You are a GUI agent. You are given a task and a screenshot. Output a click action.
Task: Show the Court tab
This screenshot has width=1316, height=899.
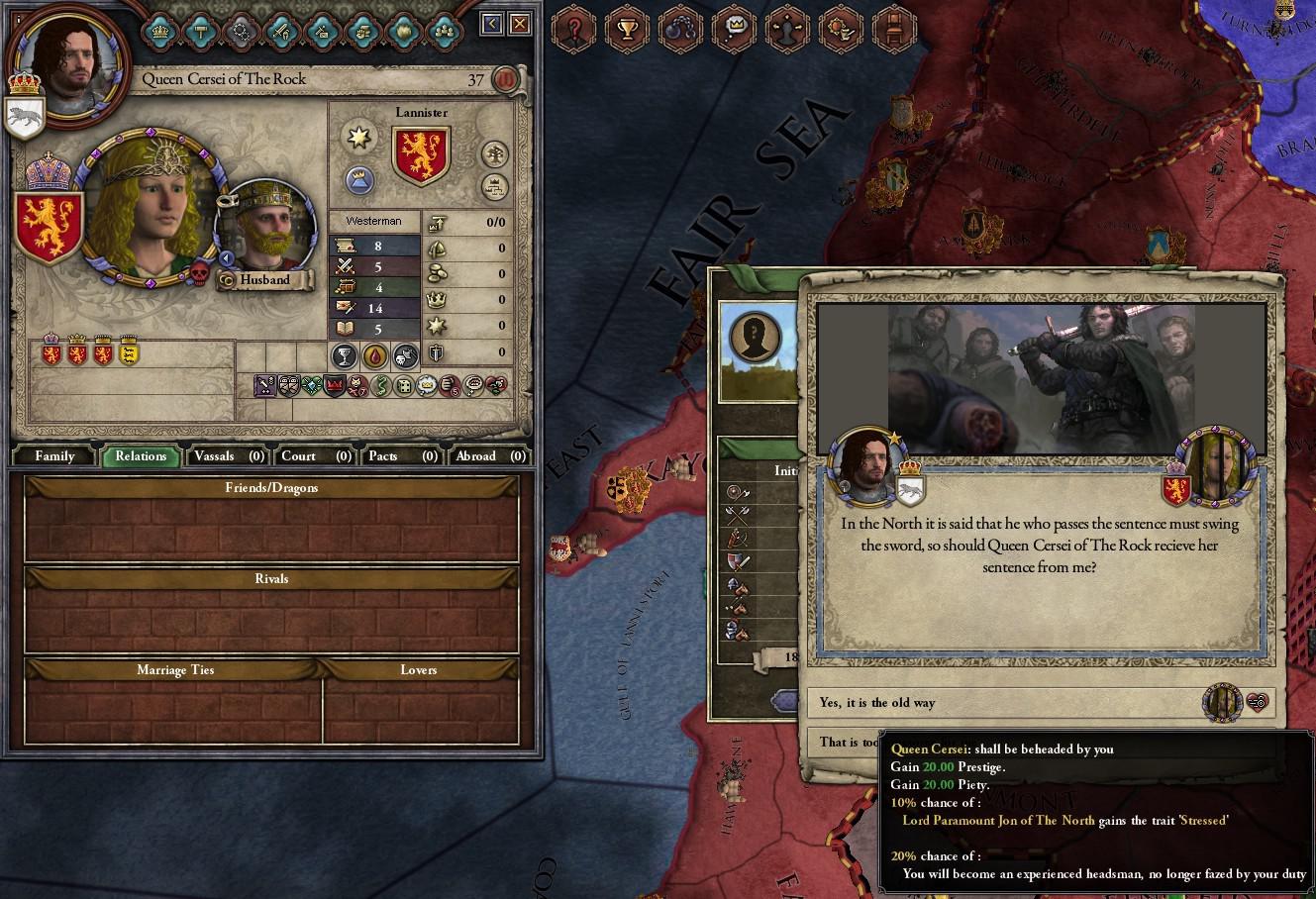pyautogui.click(x=315, y=456)
